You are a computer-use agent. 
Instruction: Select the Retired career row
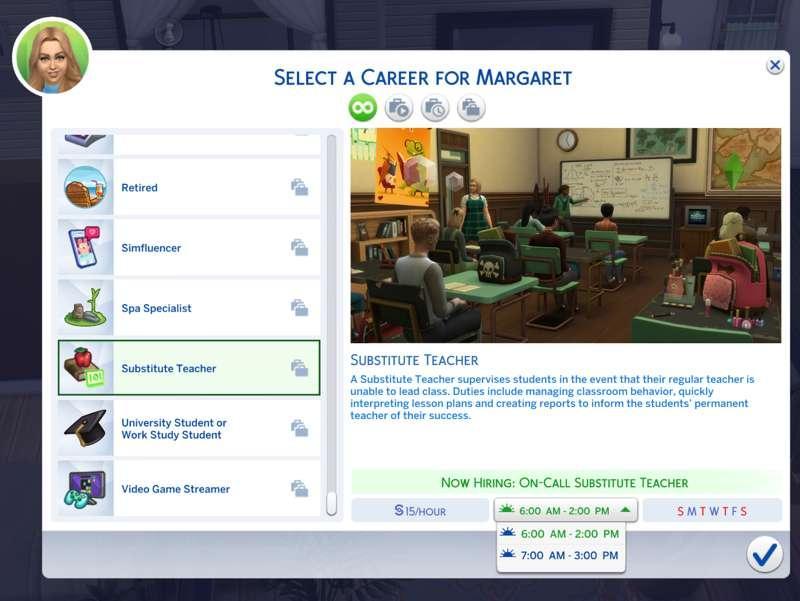188,188
